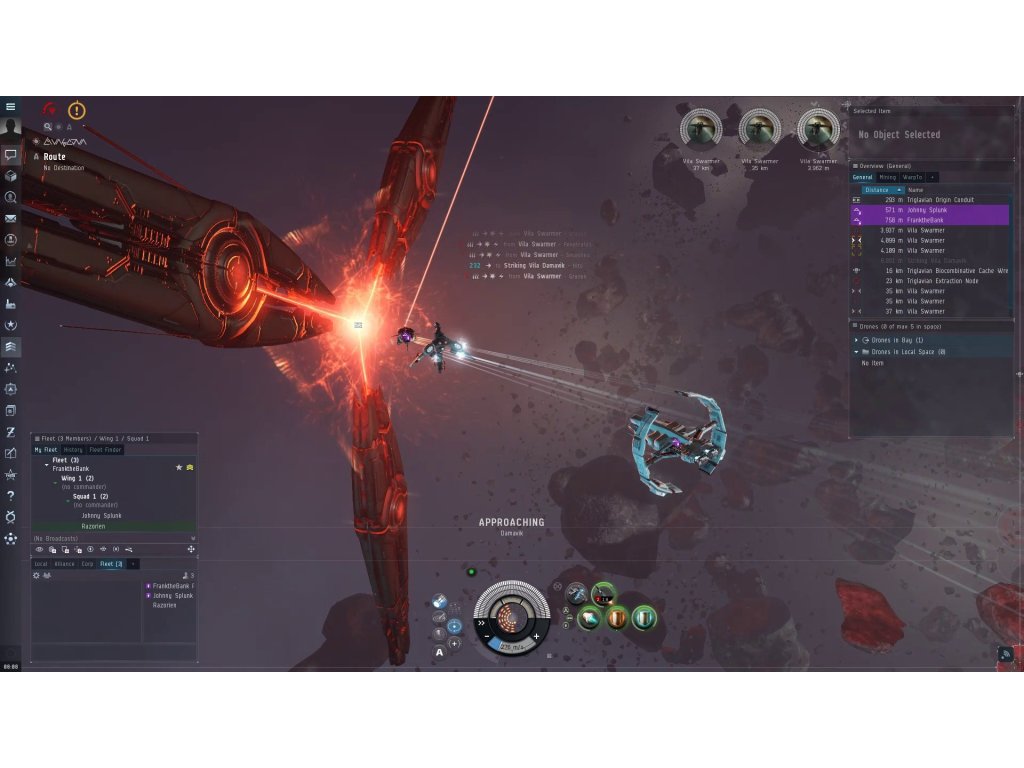This screenshot has height=768, width=1024.
Task: Select Triglavian Origin Conduit in overview
Action: (930, 200)
